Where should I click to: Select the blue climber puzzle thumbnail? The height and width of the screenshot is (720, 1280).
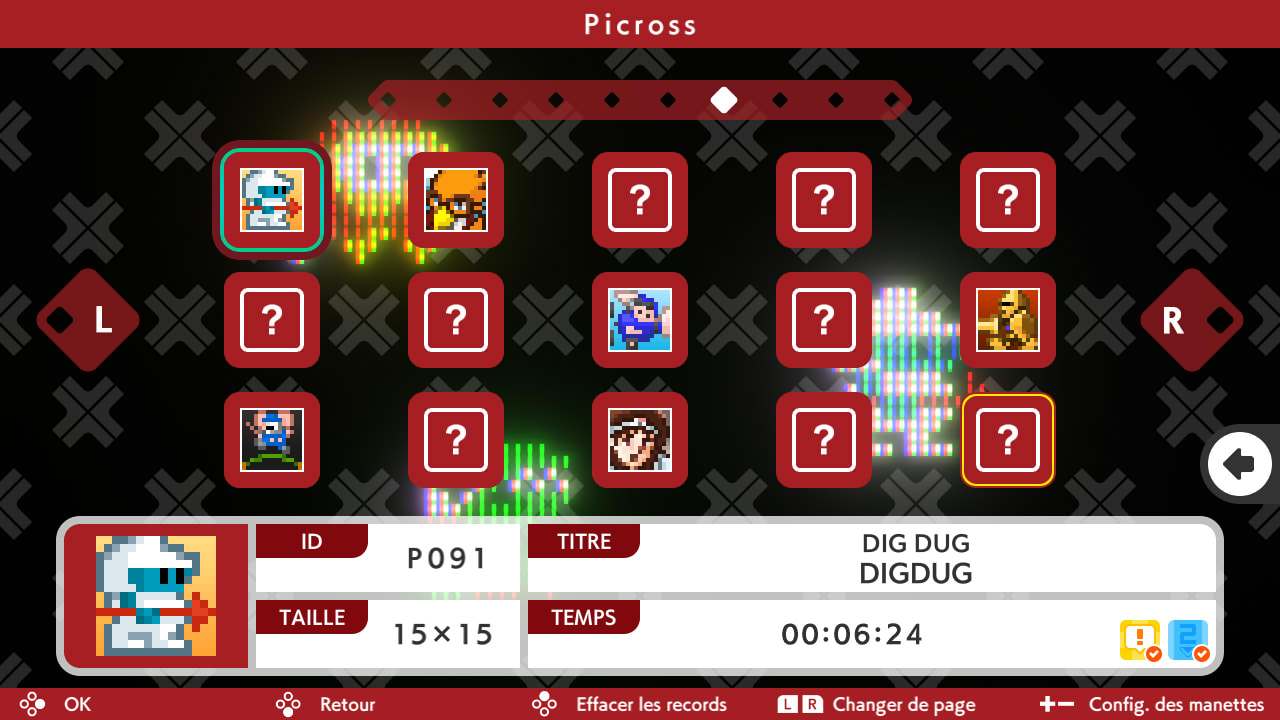coord(640,320)
